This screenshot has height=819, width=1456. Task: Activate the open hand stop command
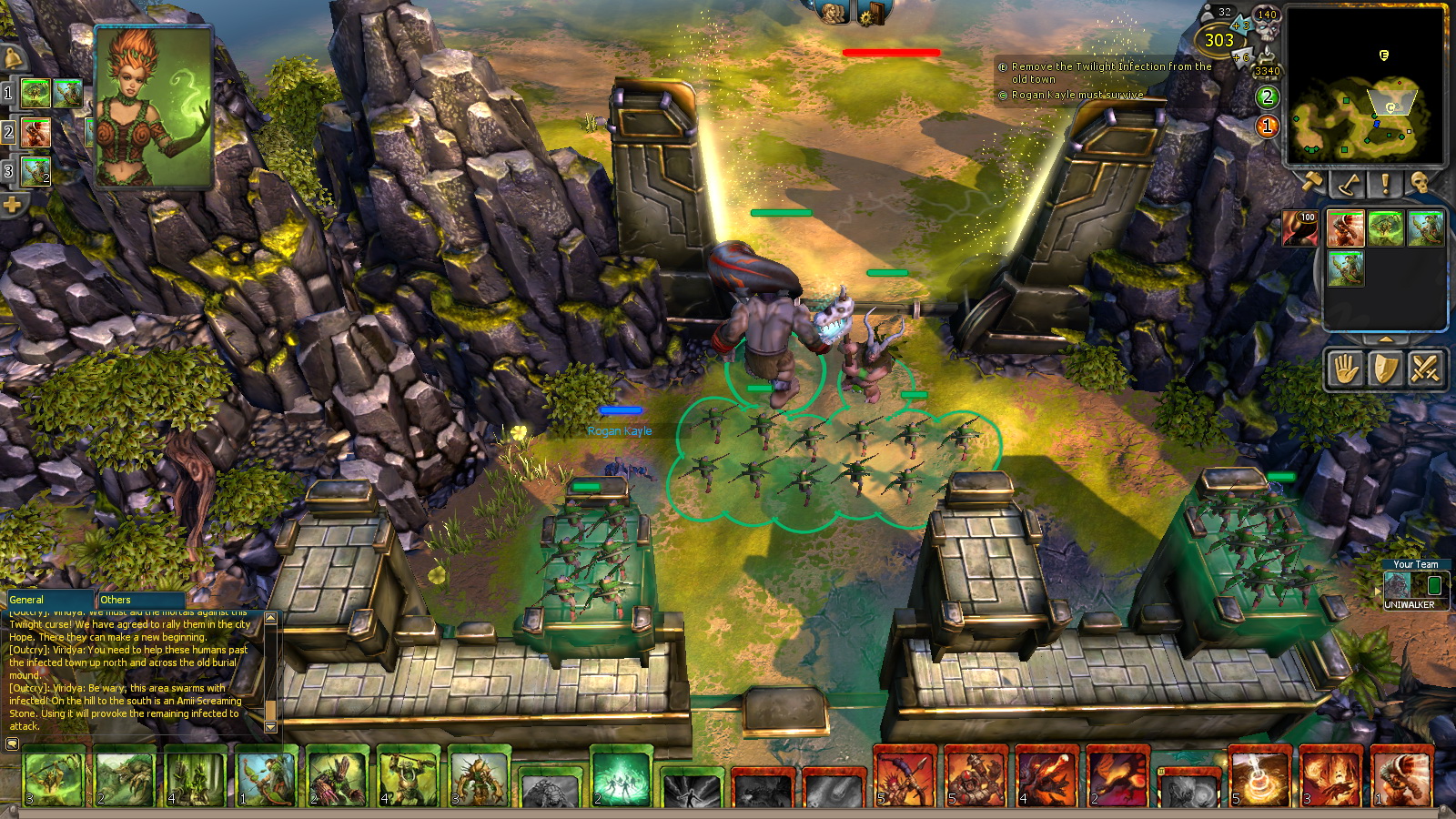(1346, 369)
